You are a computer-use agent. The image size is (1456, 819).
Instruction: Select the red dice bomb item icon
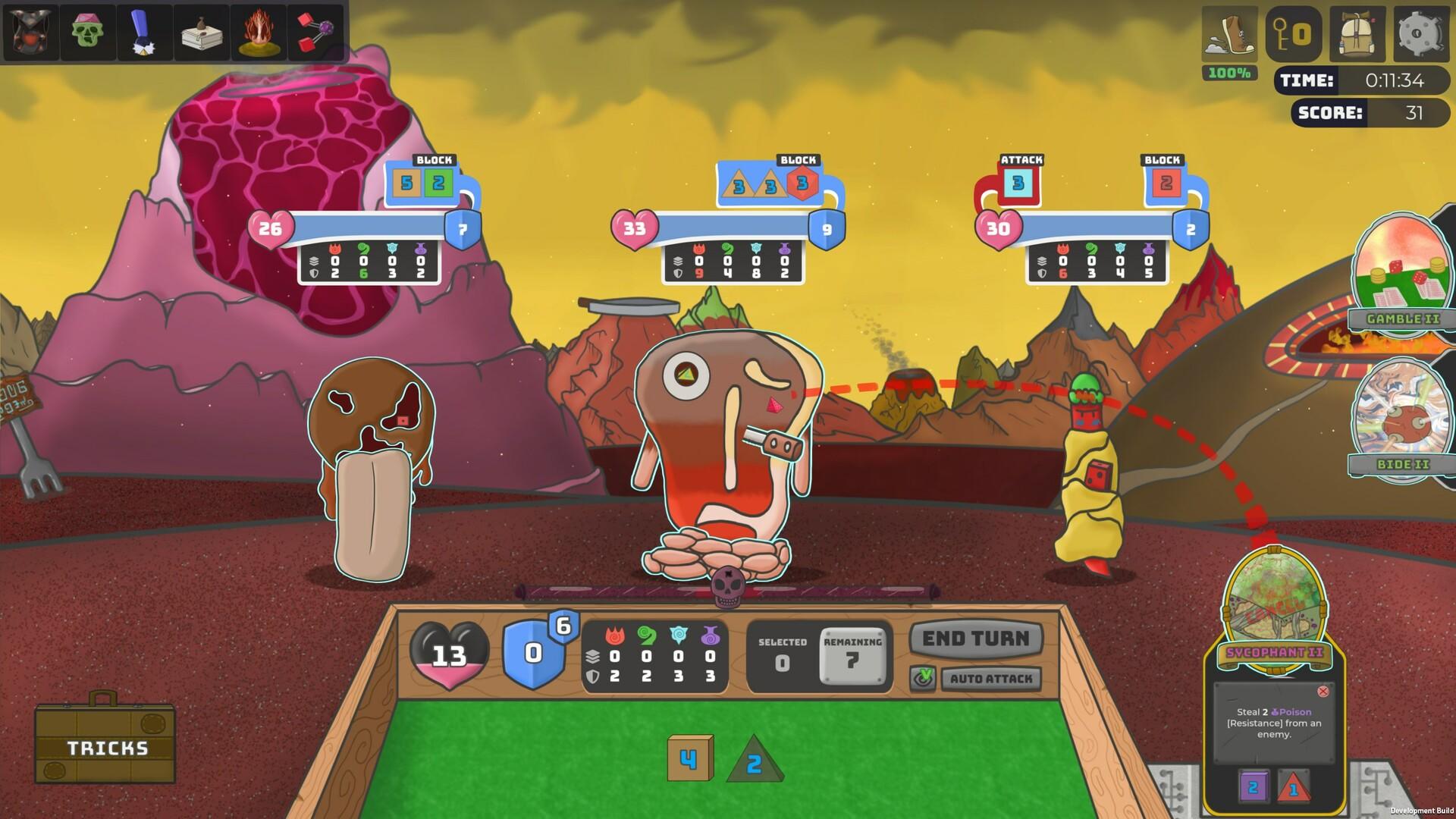pyautogui.click(x=315, y=32)
